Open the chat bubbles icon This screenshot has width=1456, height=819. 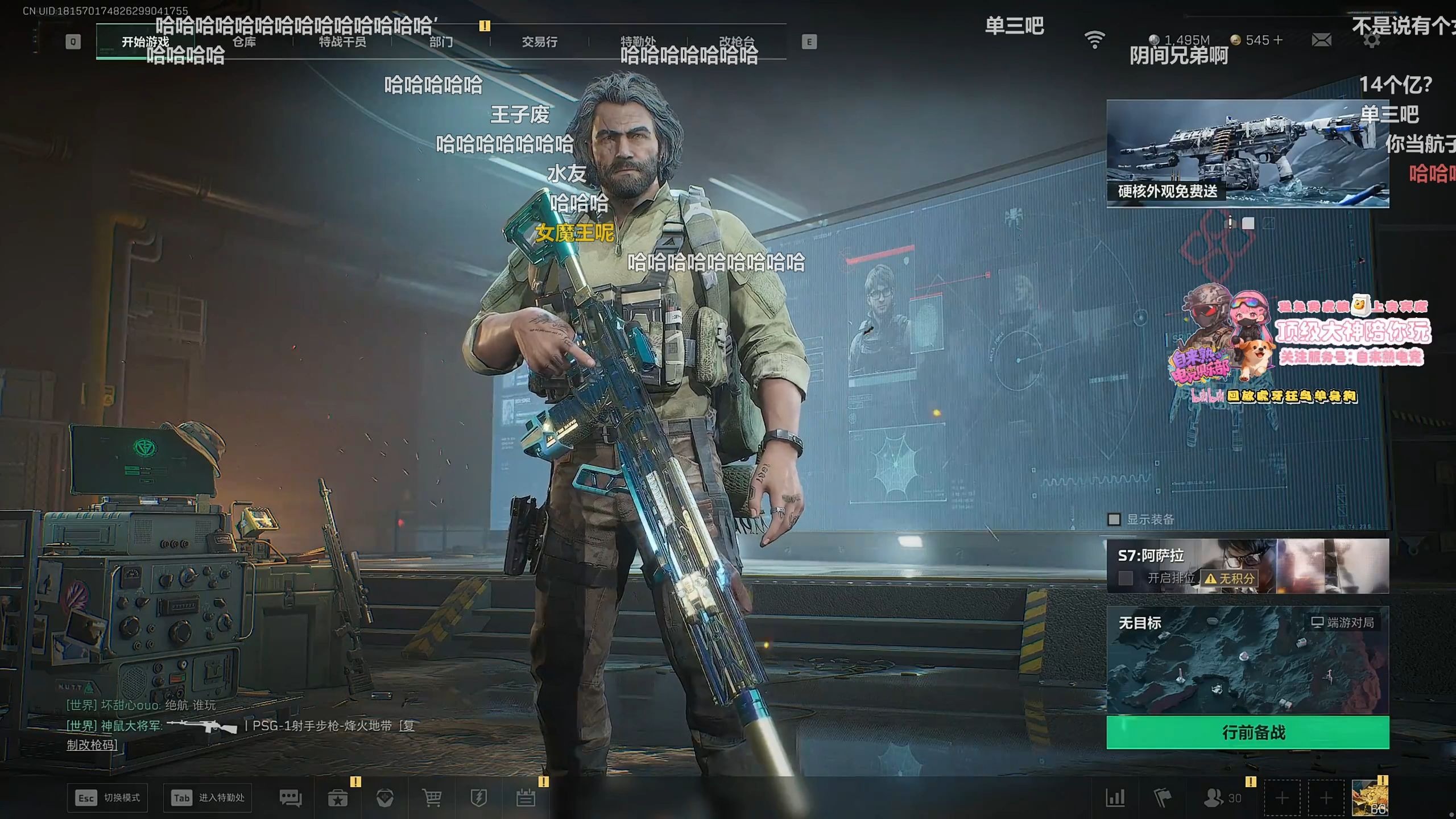pos(291,799)
